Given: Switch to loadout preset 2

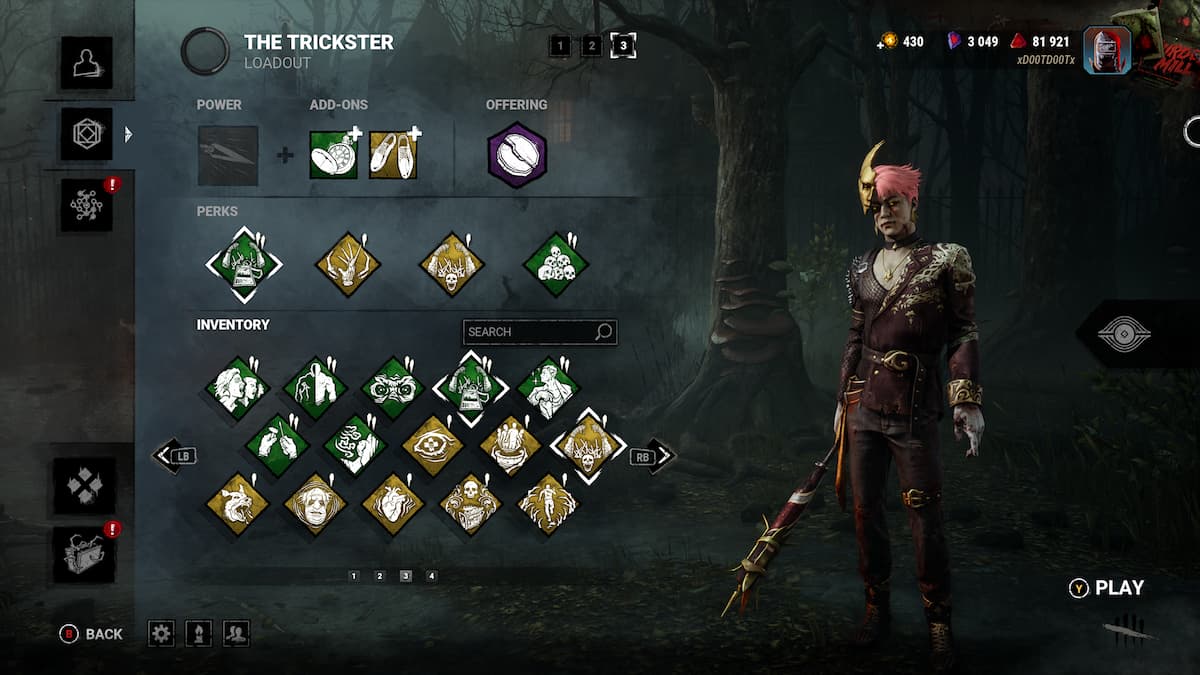Looking at the screenshot, I should tap(592, 45).
